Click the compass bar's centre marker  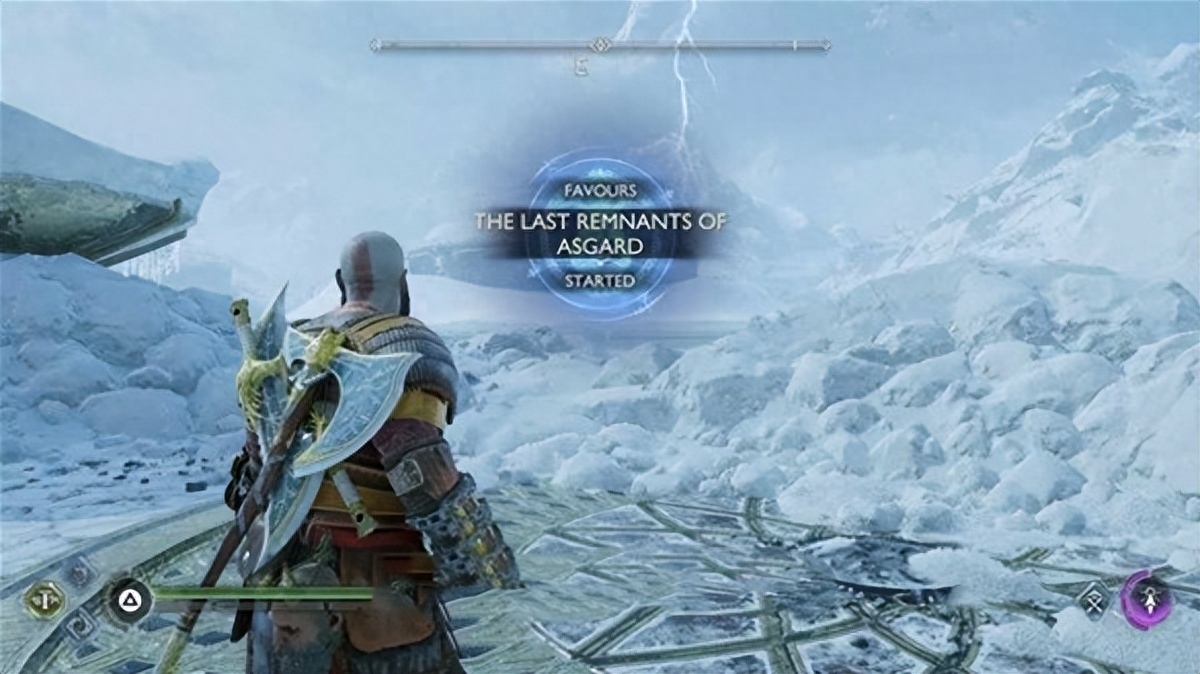click(x=600, y=45)
